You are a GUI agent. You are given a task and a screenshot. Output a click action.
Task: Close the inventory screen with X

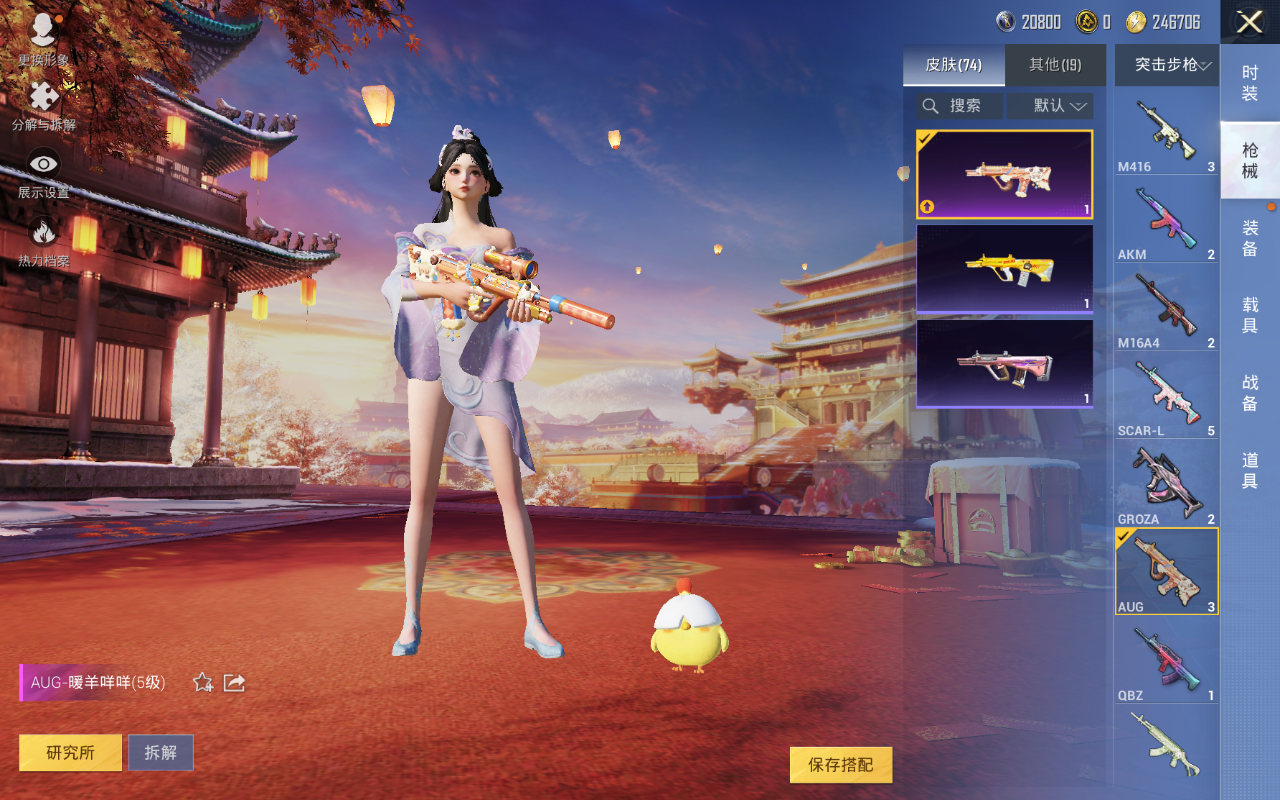click(1249, 22)
